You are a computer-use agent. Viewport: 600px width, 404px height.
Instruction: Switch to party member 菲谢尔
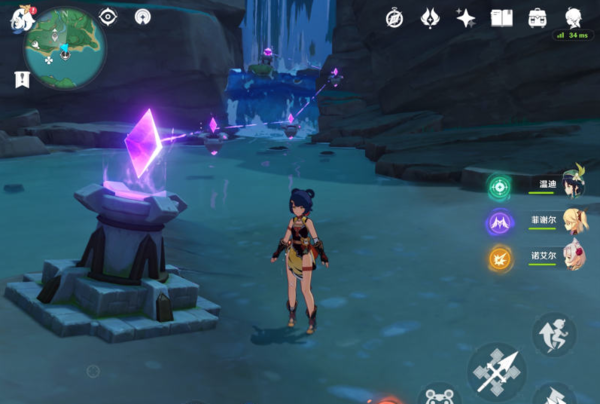(x=572, y=221)
